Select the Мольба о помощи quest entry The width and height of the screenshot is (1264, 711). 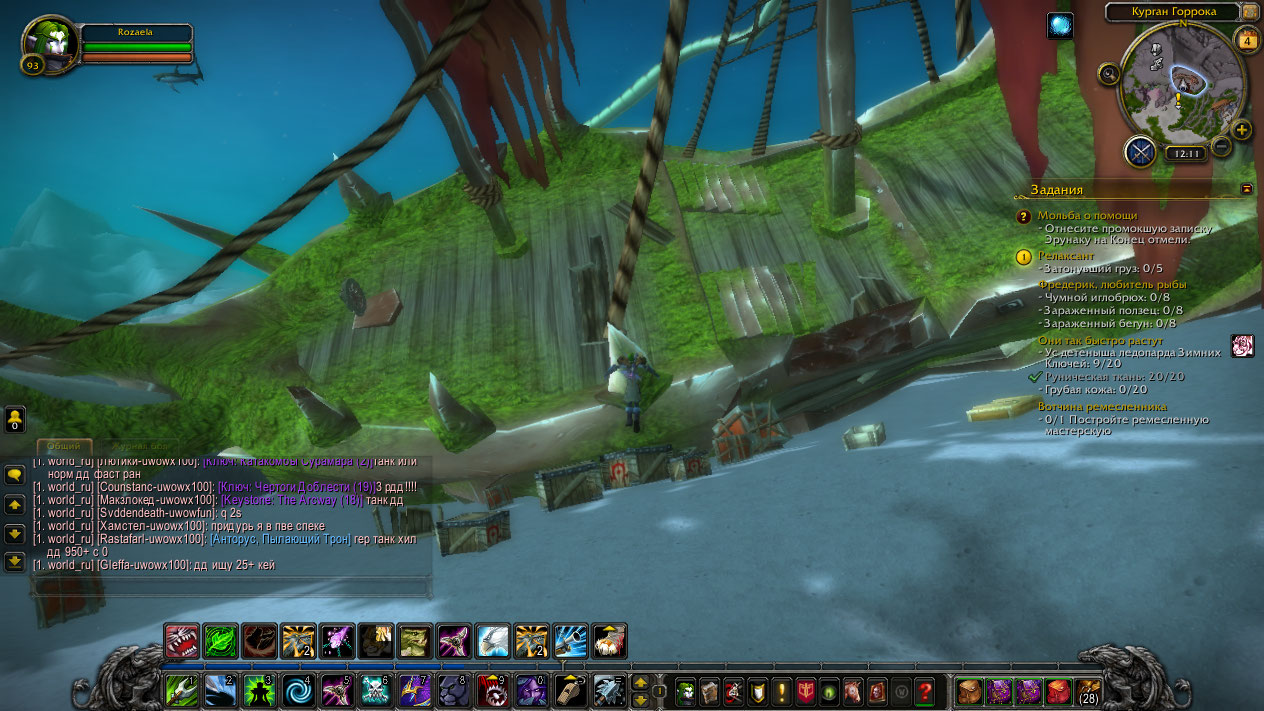[x=1087, y=215]
